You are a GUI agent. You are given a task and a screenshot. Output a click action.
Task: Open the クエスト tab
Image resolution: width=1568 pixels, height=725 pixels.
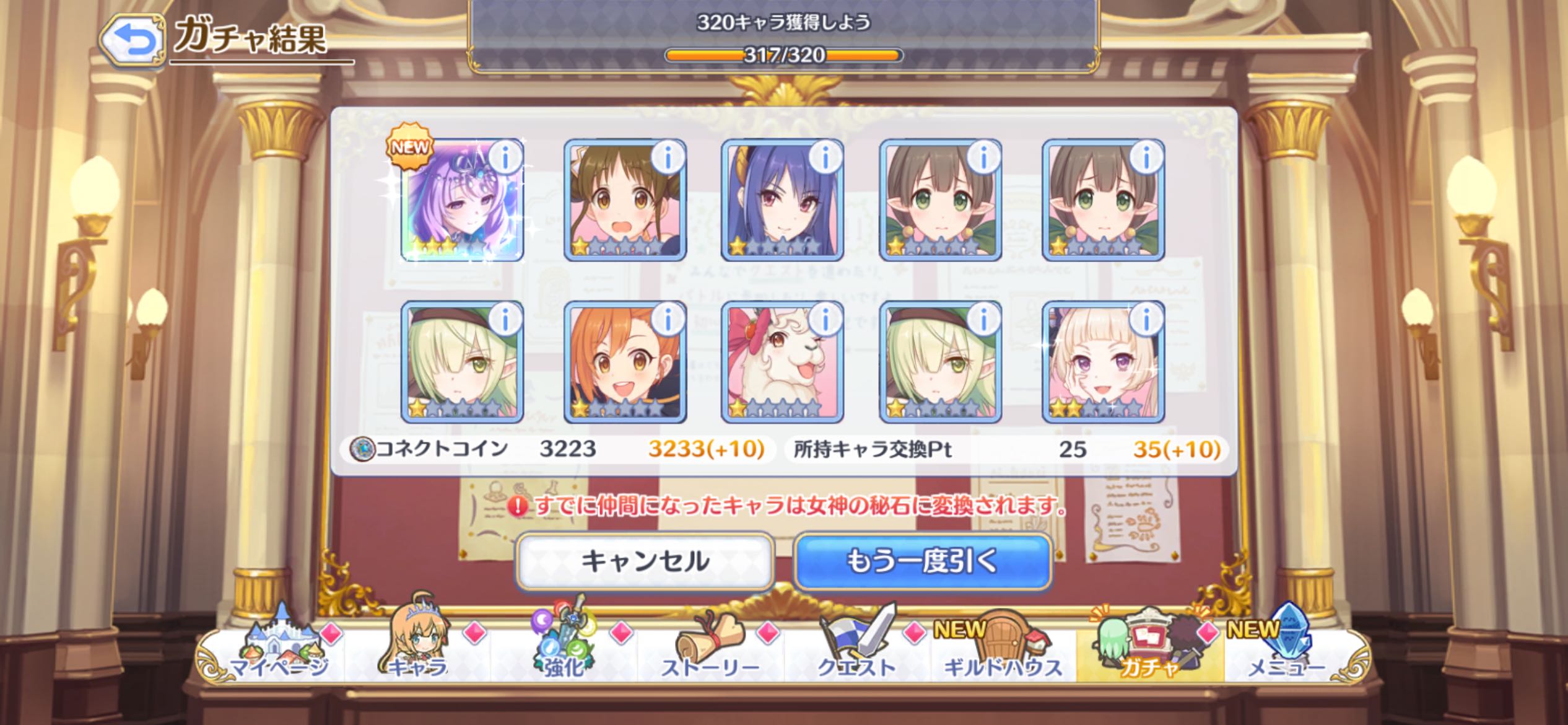(x=857, y=648)
